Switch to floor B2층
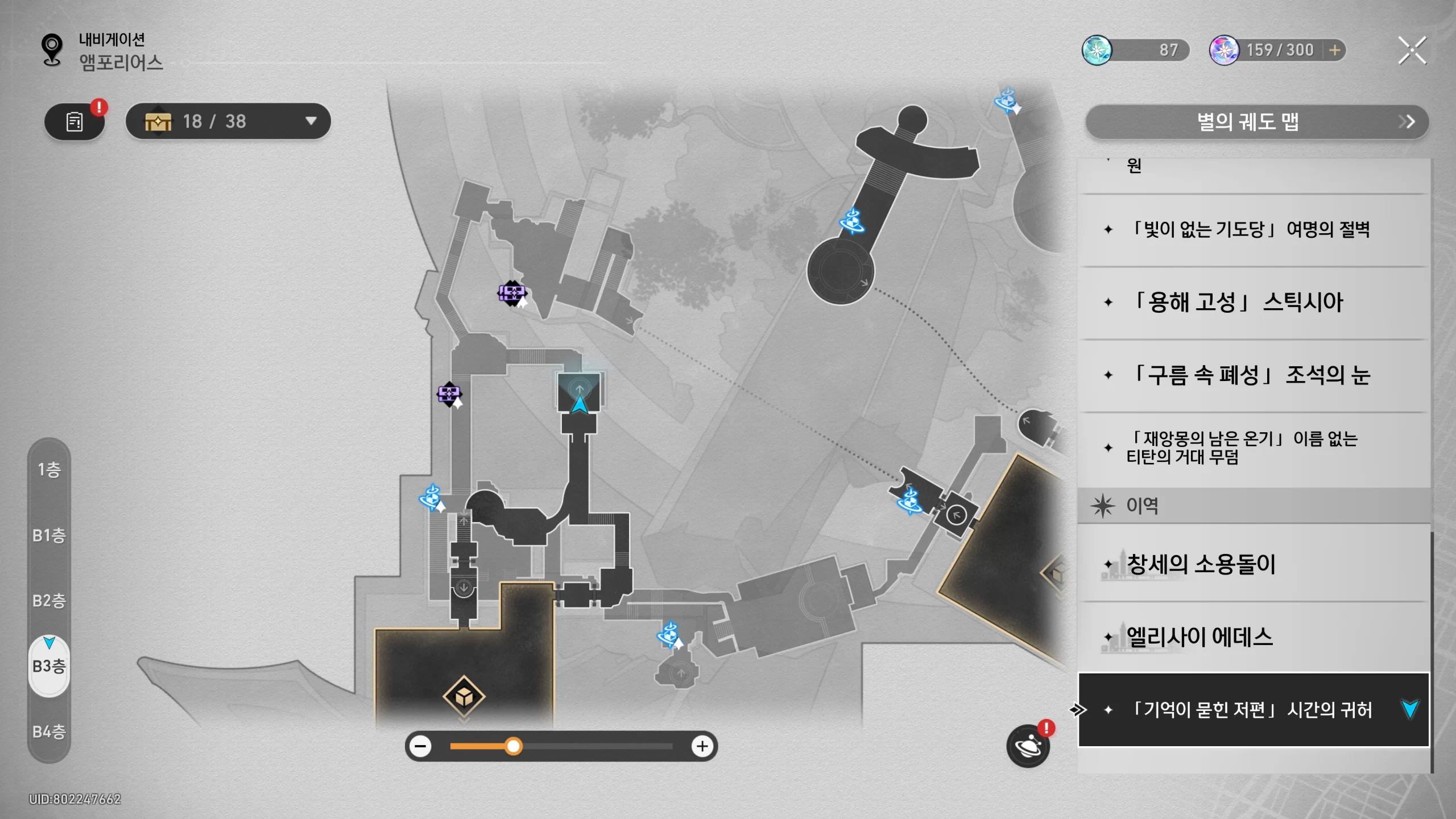This screenshot has width=1456, height=819. (x=49, y=601)
